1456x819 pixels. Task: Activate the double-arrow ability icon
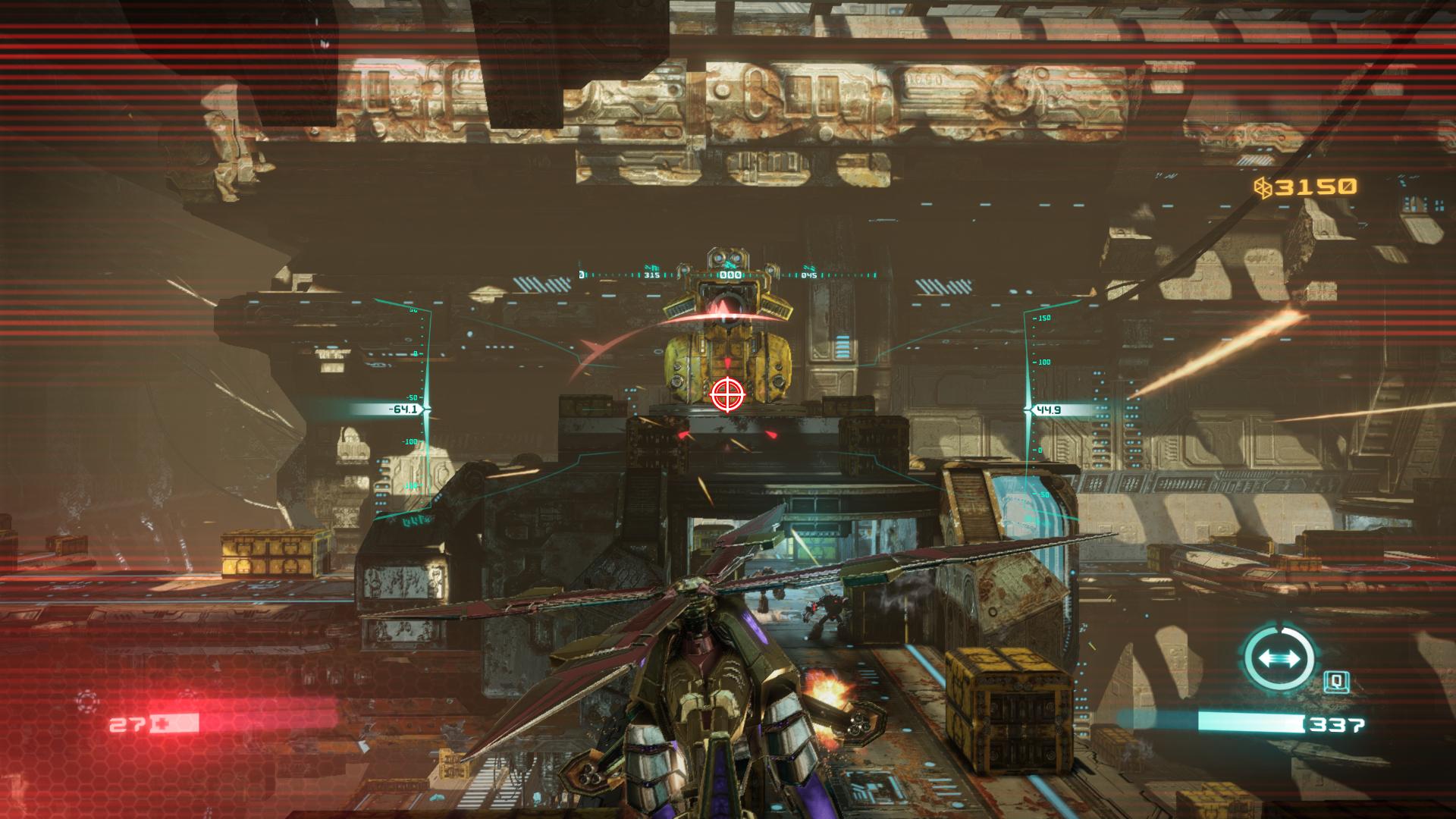(1279, 657)
